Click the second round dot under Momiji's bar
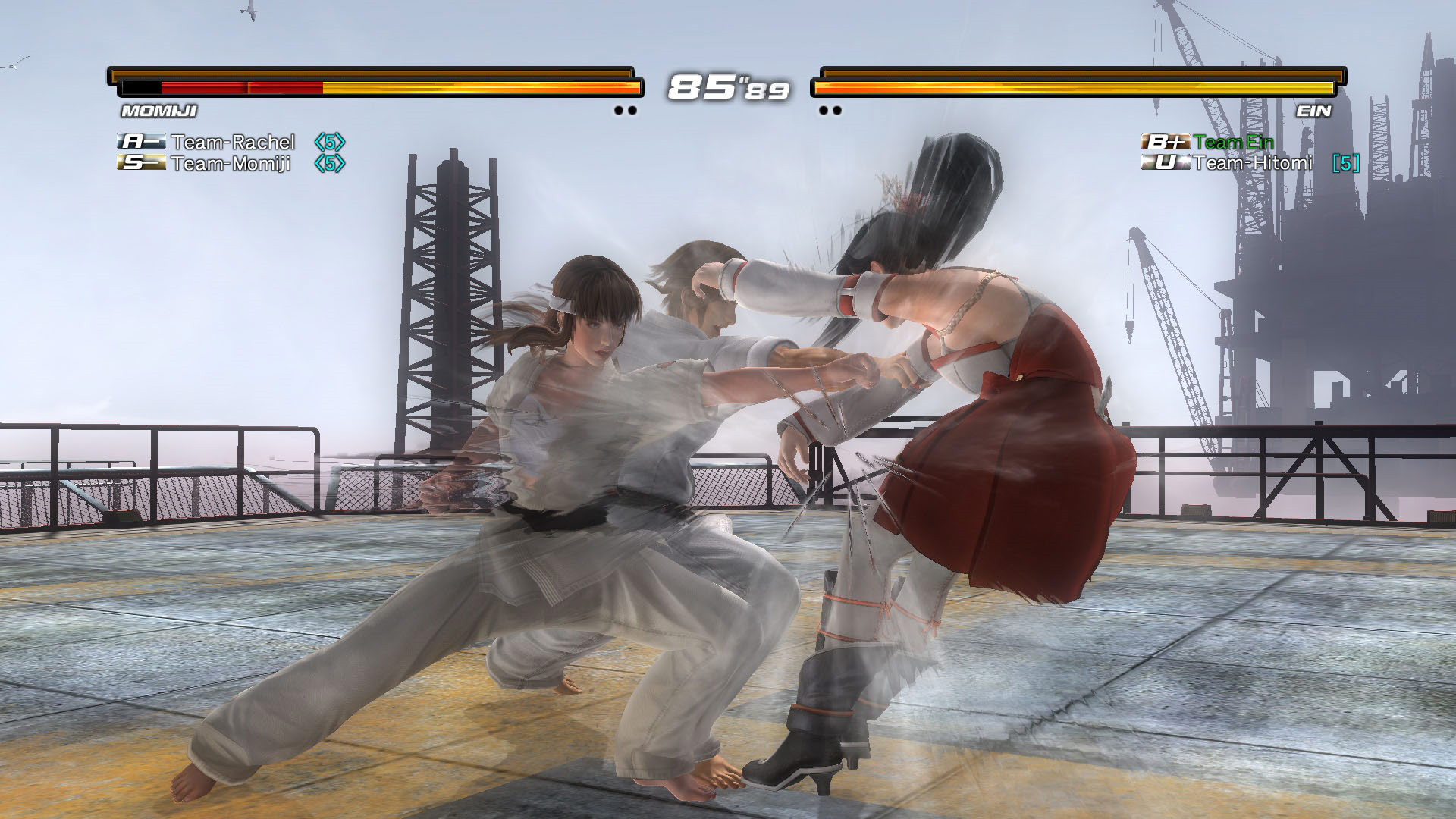 click(x=631, y=111)
